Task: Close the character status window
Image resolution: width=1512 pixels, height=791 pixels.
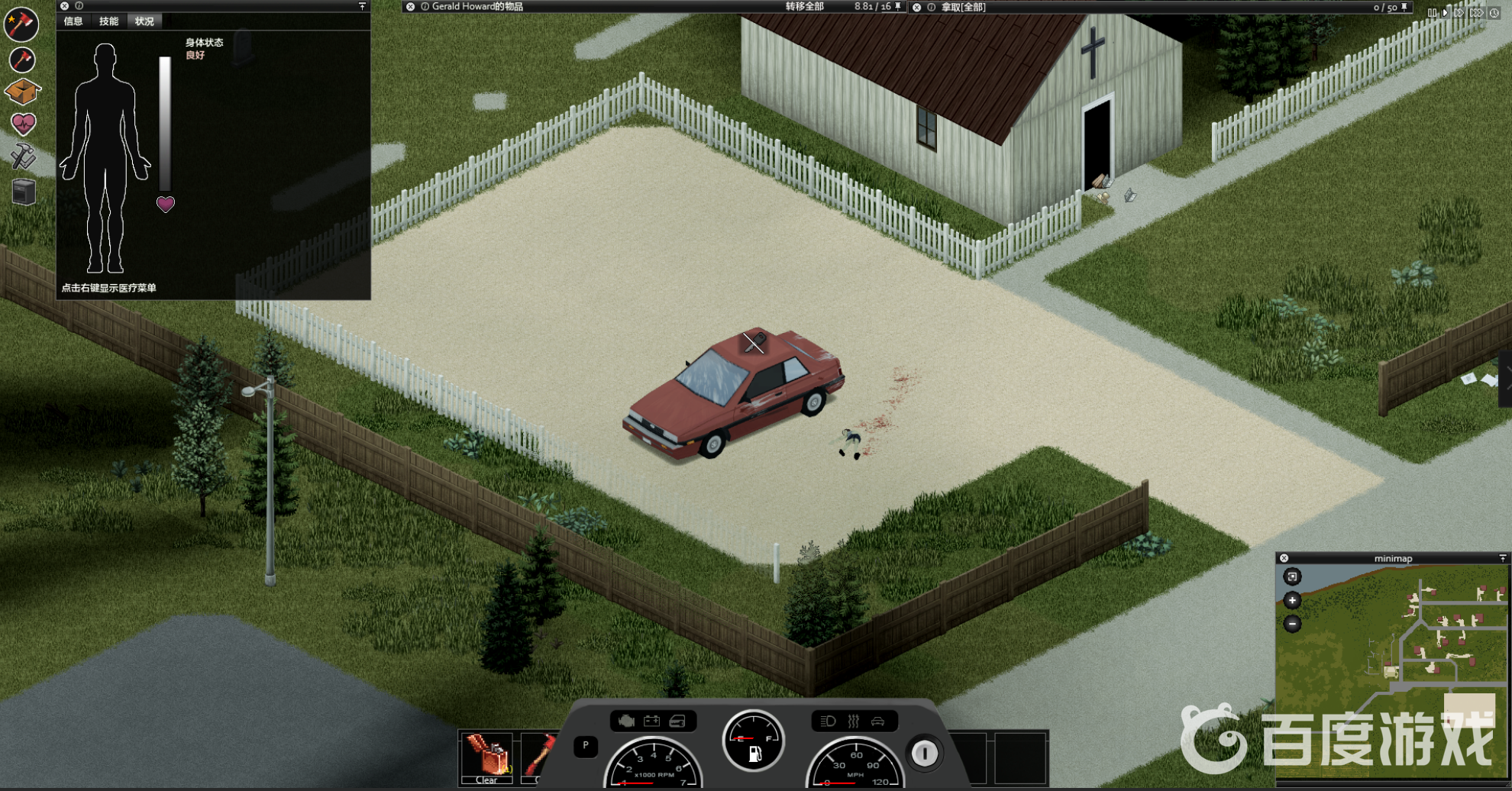Action: [x=64, y=6]
